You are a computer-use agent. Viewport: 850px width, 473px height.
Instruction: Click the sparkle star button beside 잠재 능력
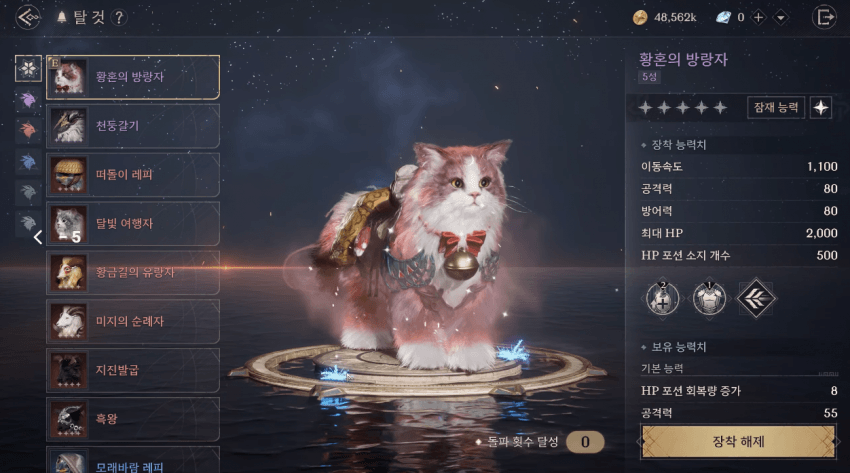coord(821,108)
